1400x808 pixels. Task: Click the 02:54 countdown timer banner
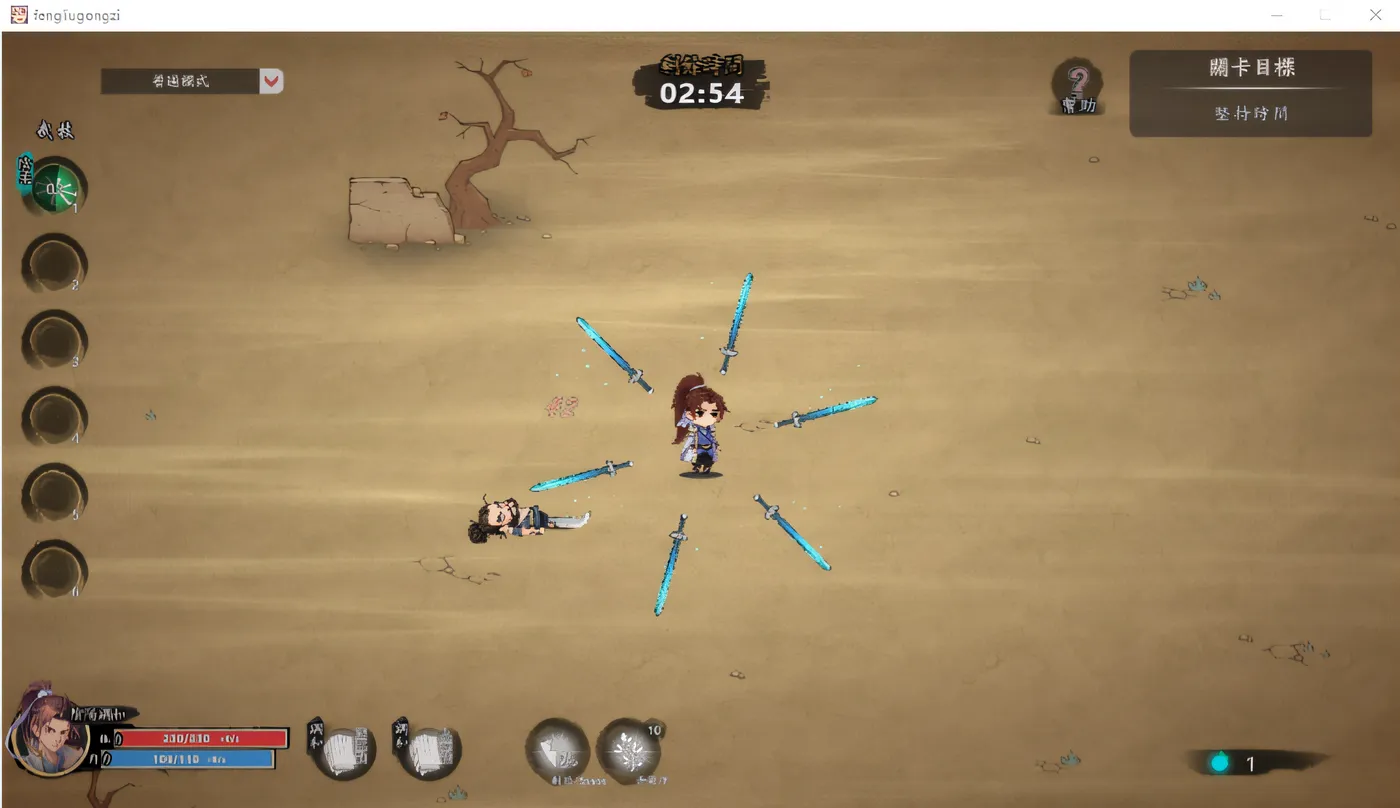pos(700,94)
